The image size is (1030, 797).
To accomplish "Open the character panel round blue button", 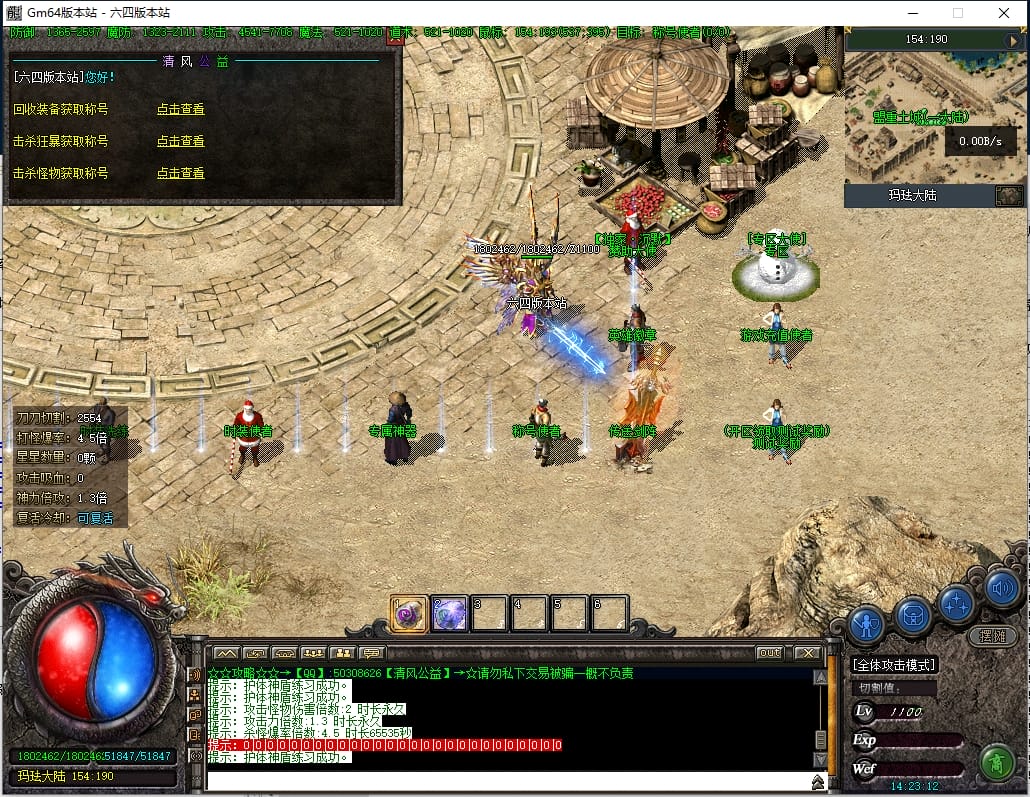I will pyautogui.click(x=866, y=624).
